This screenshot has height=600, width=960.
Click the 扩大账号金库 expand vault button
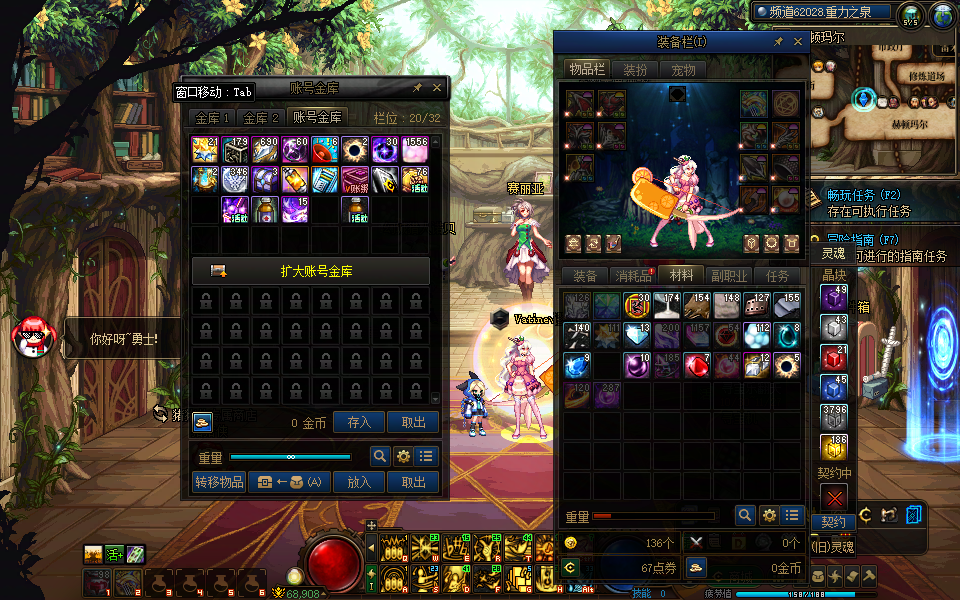311,271
